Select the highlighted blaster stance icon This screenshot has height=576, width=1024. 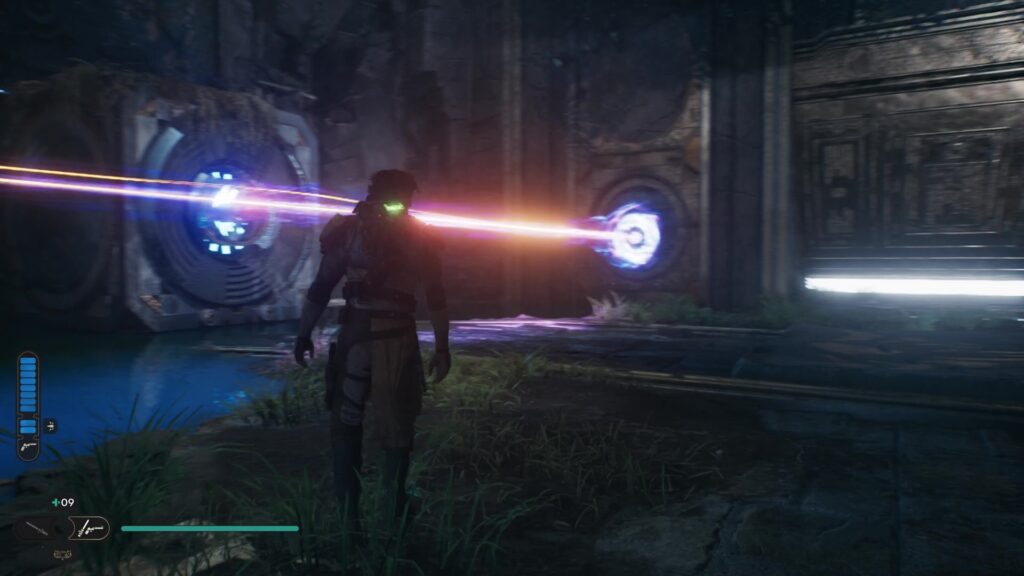[x=90, y=528]
